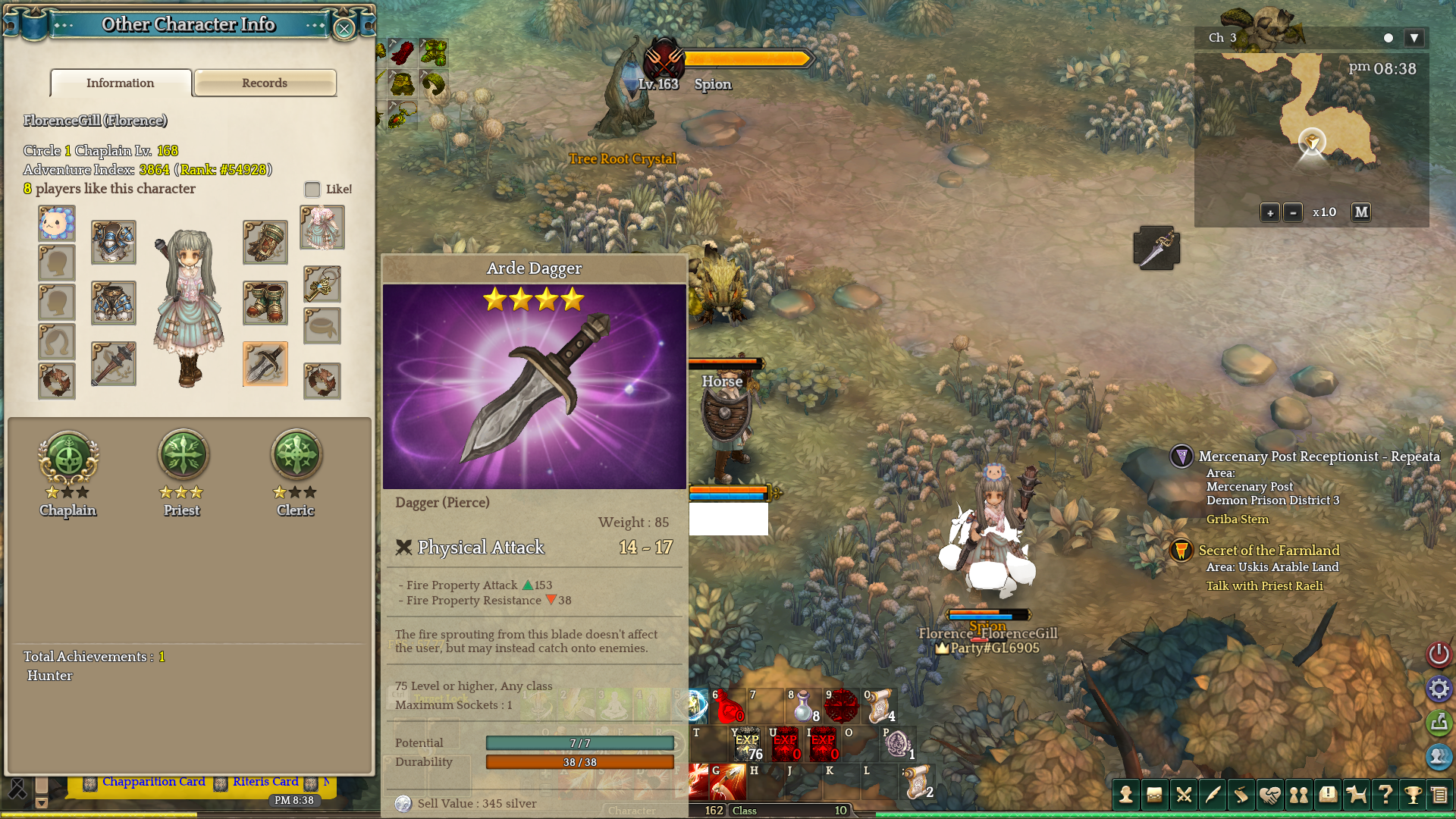Open settings with the gear icon
The image size is (1456, 819).
pyautogui.click(x=1439, y=689)
